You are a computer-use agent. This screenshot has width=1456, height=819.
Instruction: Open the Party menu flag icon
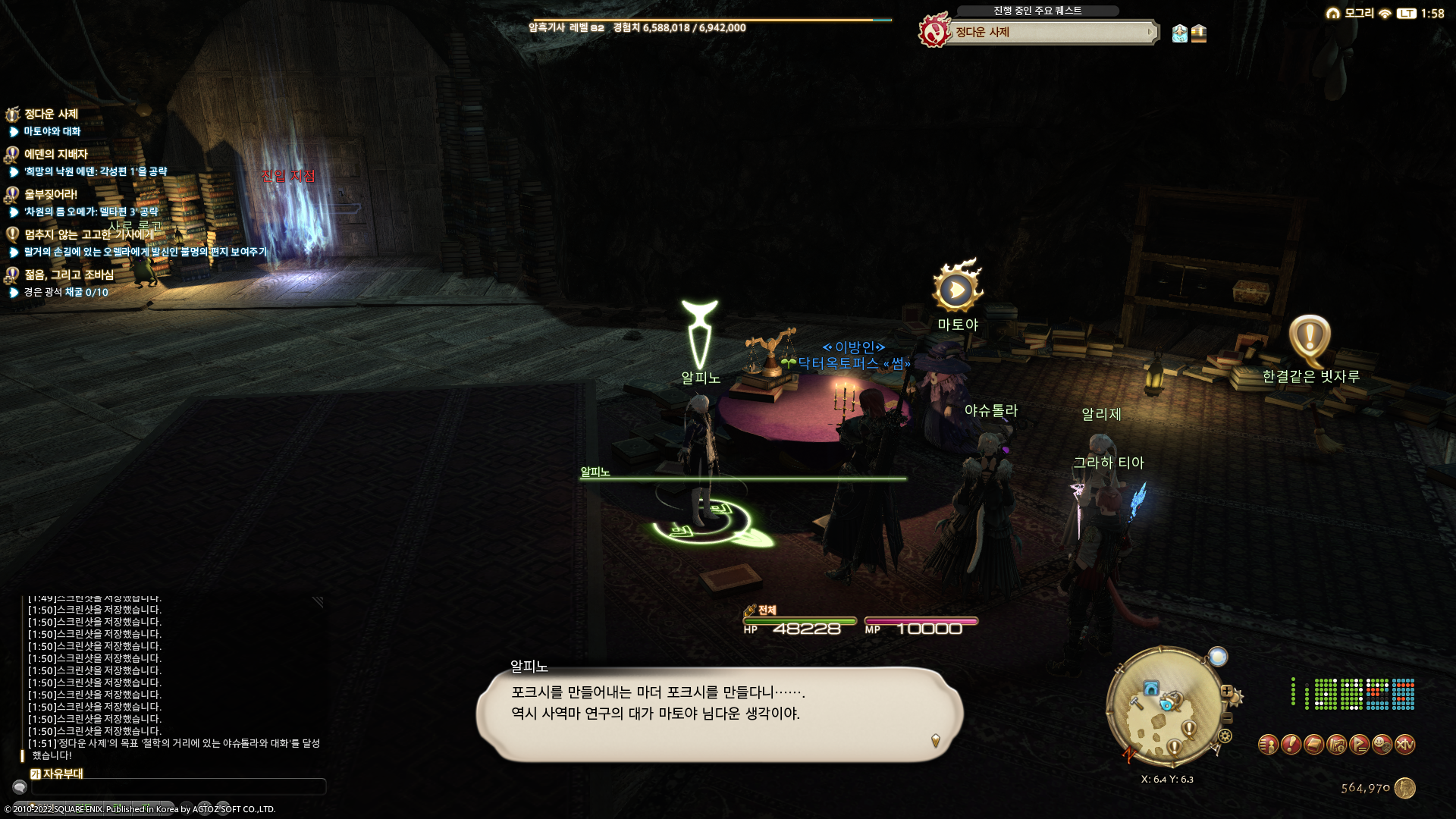pos(1359,745)
